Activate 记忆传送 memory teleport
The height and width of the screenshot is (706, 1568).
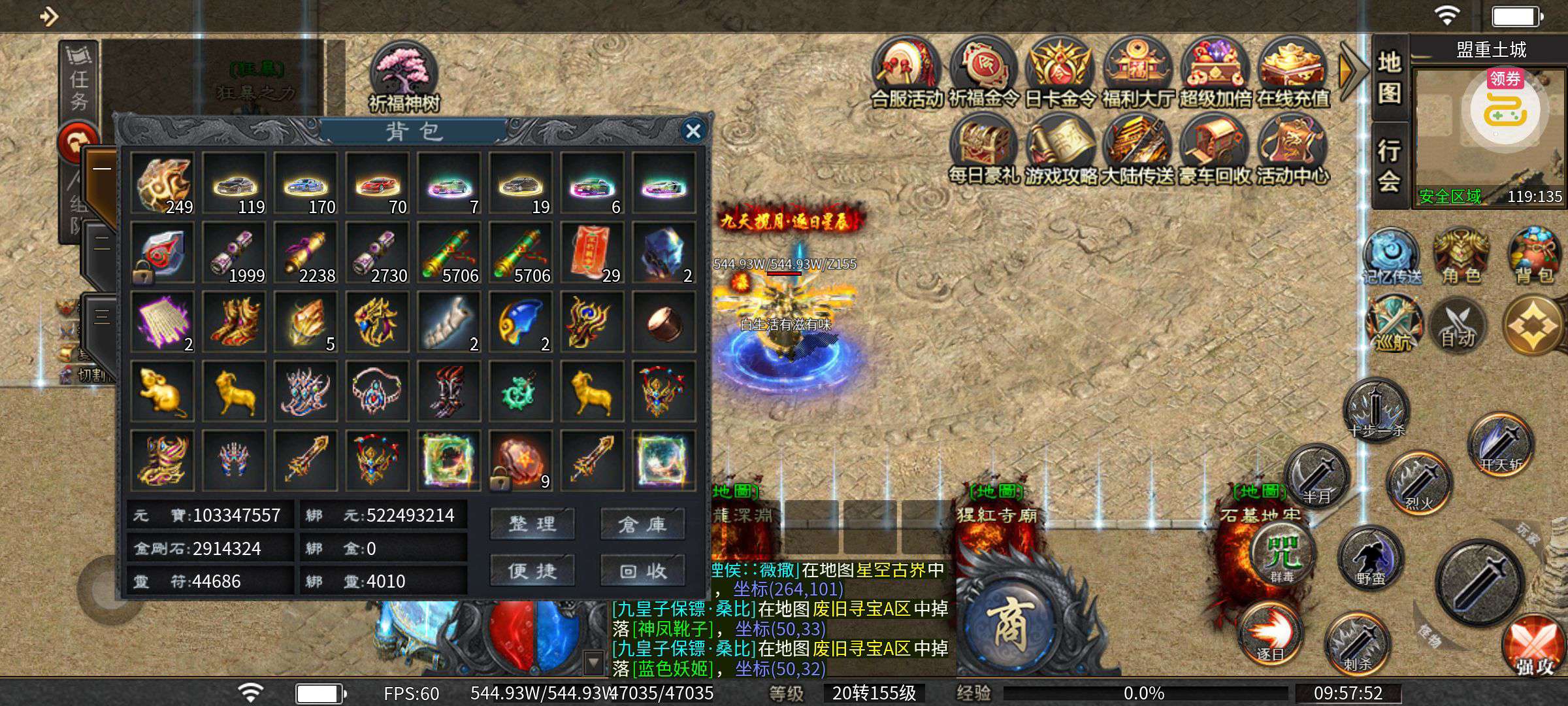tap(1392, 256)
